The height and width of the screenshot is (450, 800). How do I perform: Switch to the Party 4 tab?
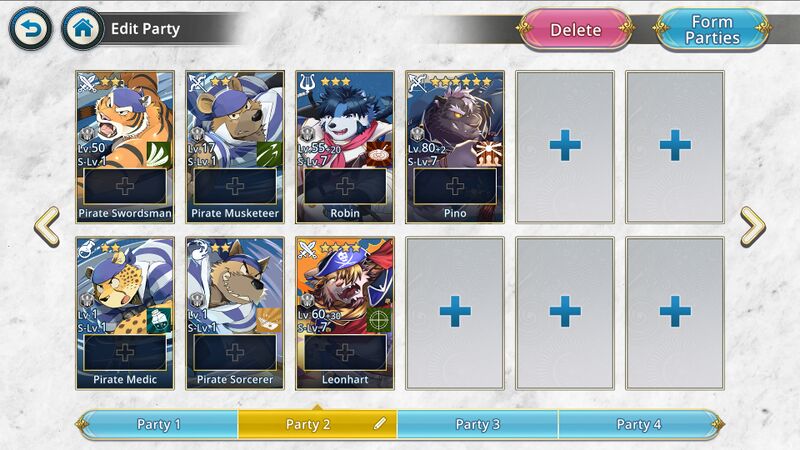tap(639, 424)
